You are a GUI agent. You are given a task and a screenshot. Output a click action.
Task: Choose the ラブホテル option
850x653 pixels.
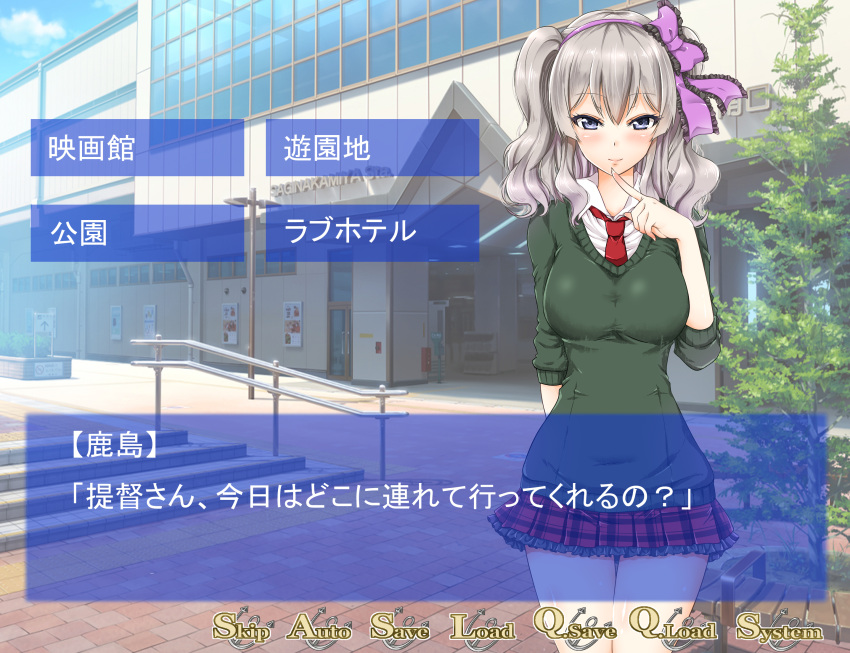[372, 233]
